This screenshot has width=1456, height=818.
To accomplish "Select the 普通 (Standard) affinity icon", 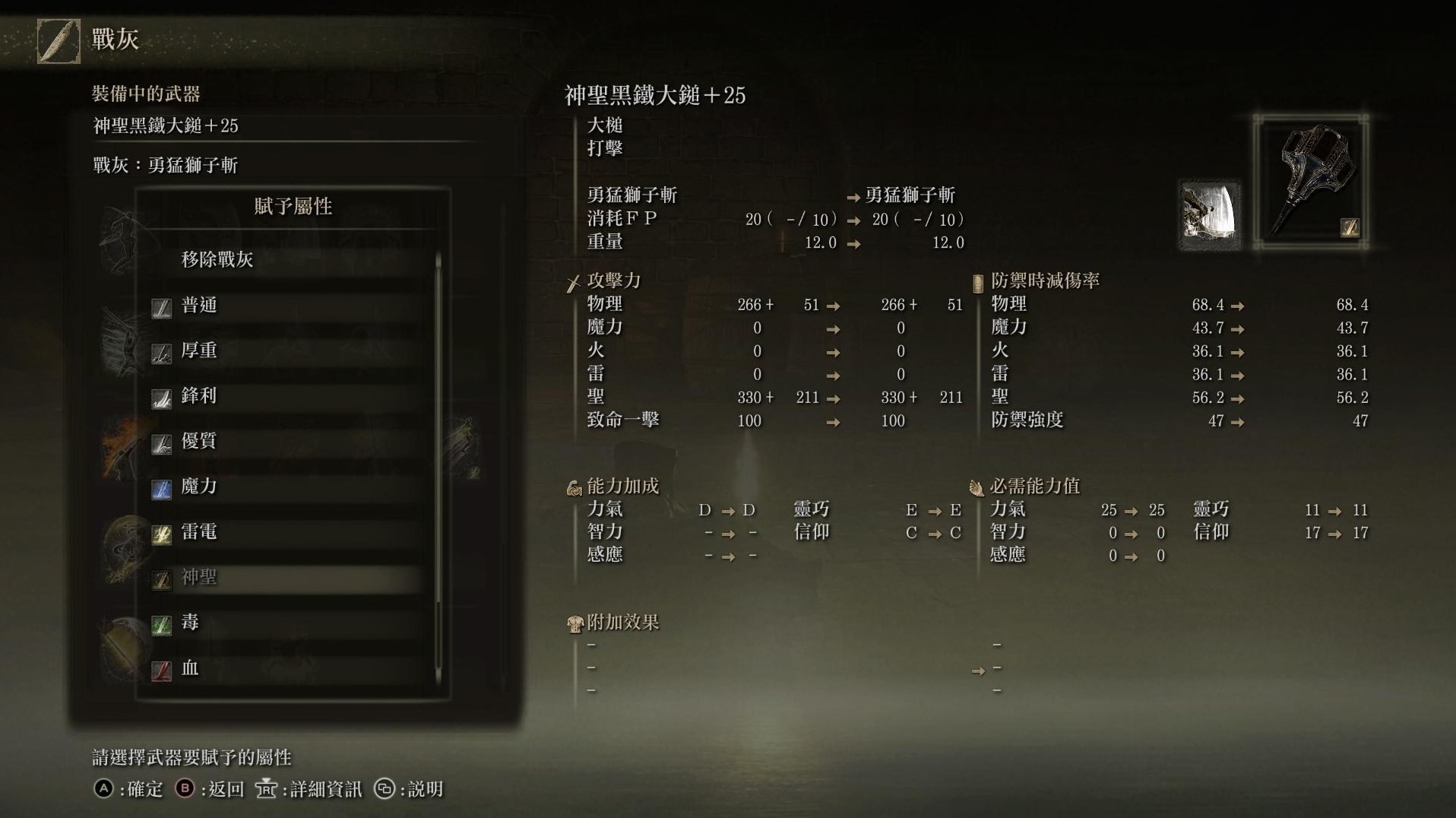I will click(x=162, y=306).
